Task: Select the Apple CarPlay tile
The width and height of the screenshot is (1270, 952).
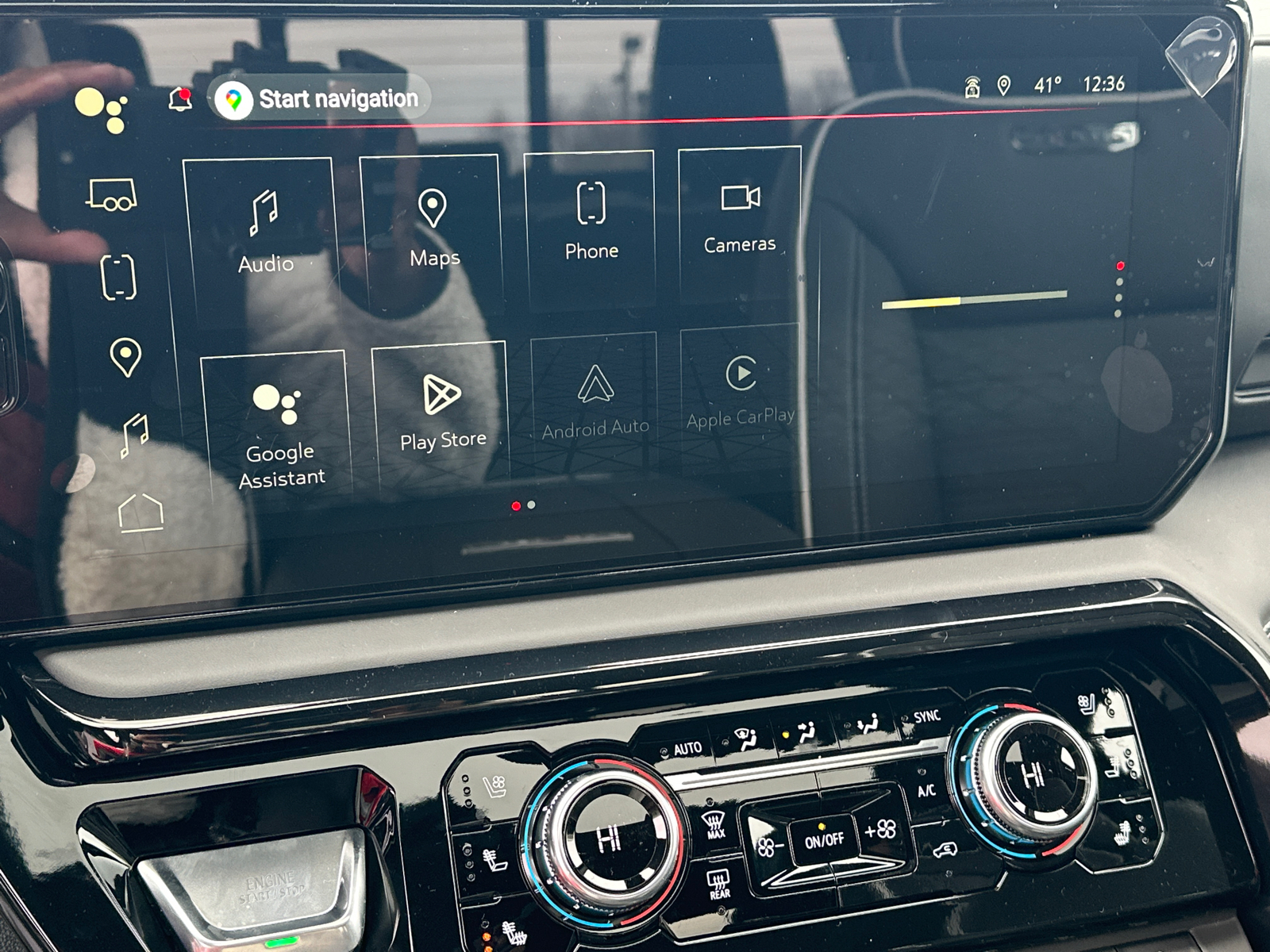Action: pos(741,393)
